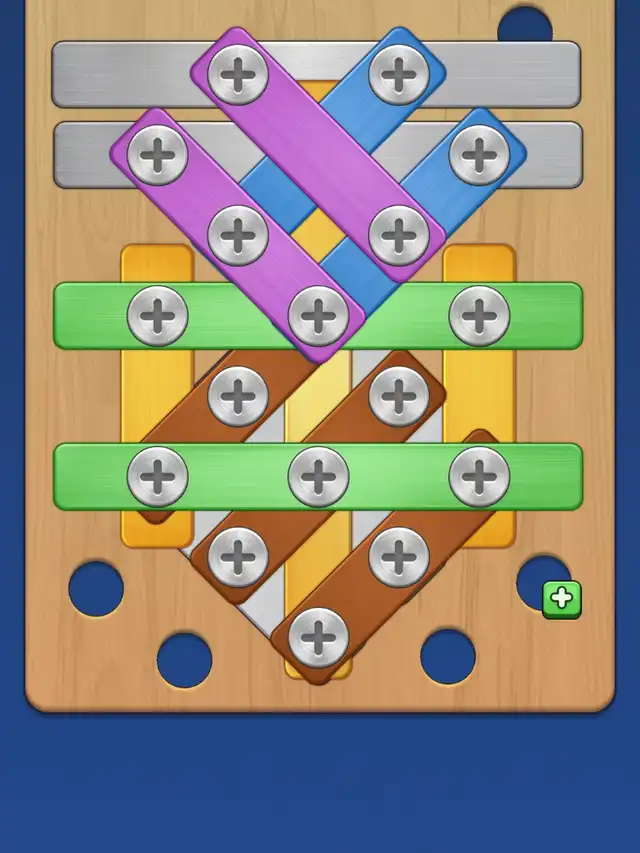The image size is (640, 853).
Task: Unscrew the left screw on the upper green bar
Action: [157, 316]
